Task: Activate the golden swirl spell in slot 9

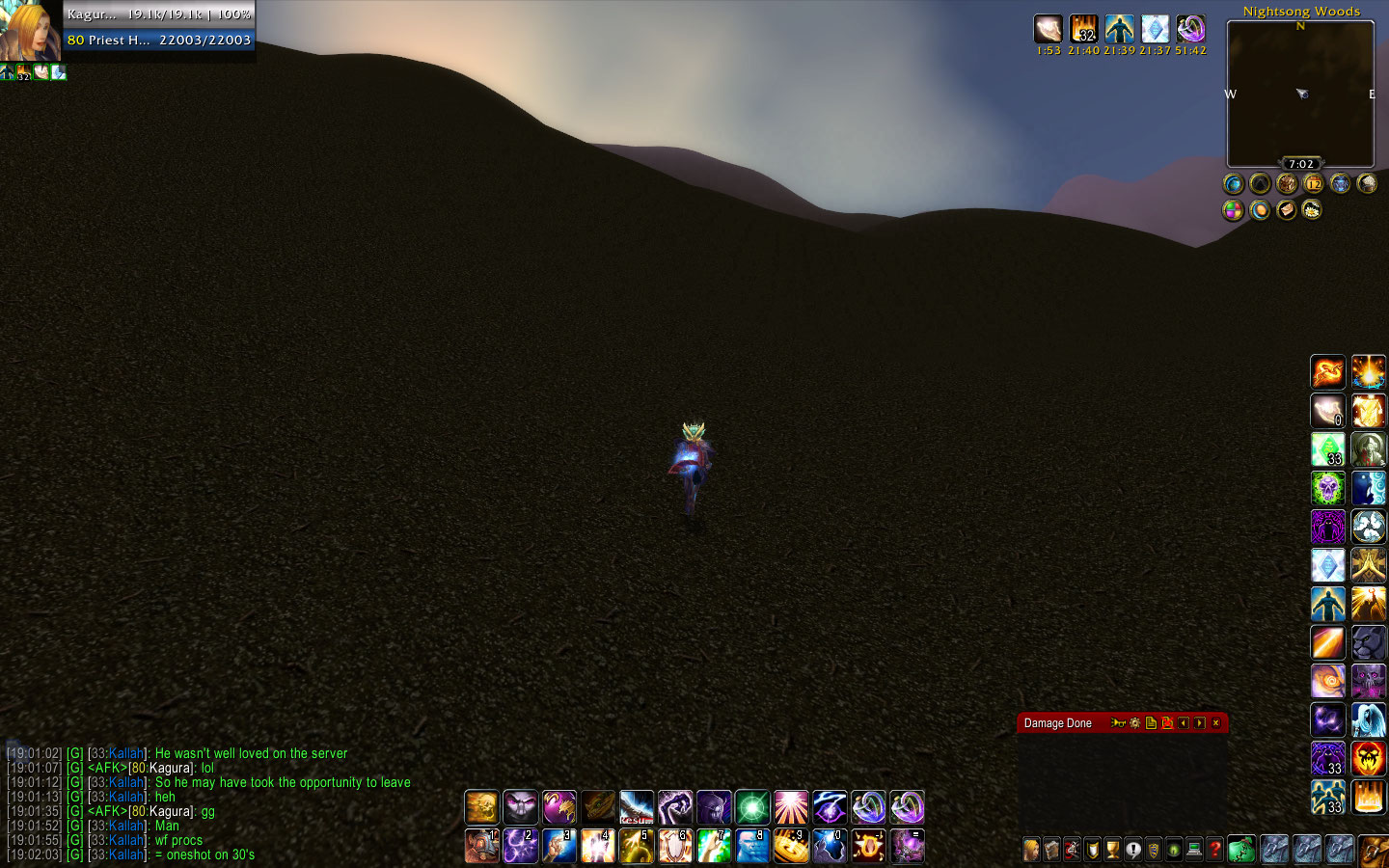Action: [790, 846]
